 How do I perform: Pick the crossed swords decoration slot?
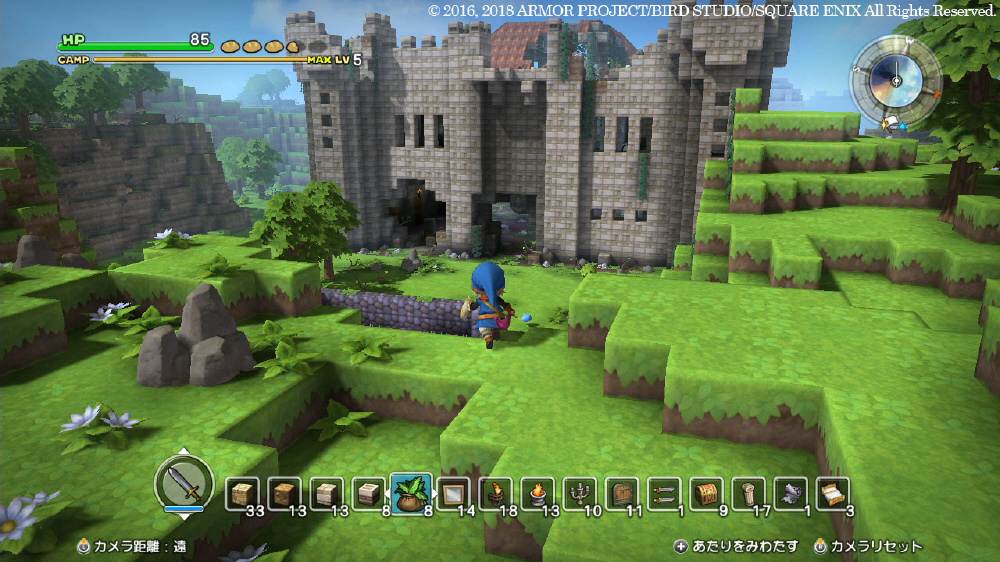pos(663,494)
